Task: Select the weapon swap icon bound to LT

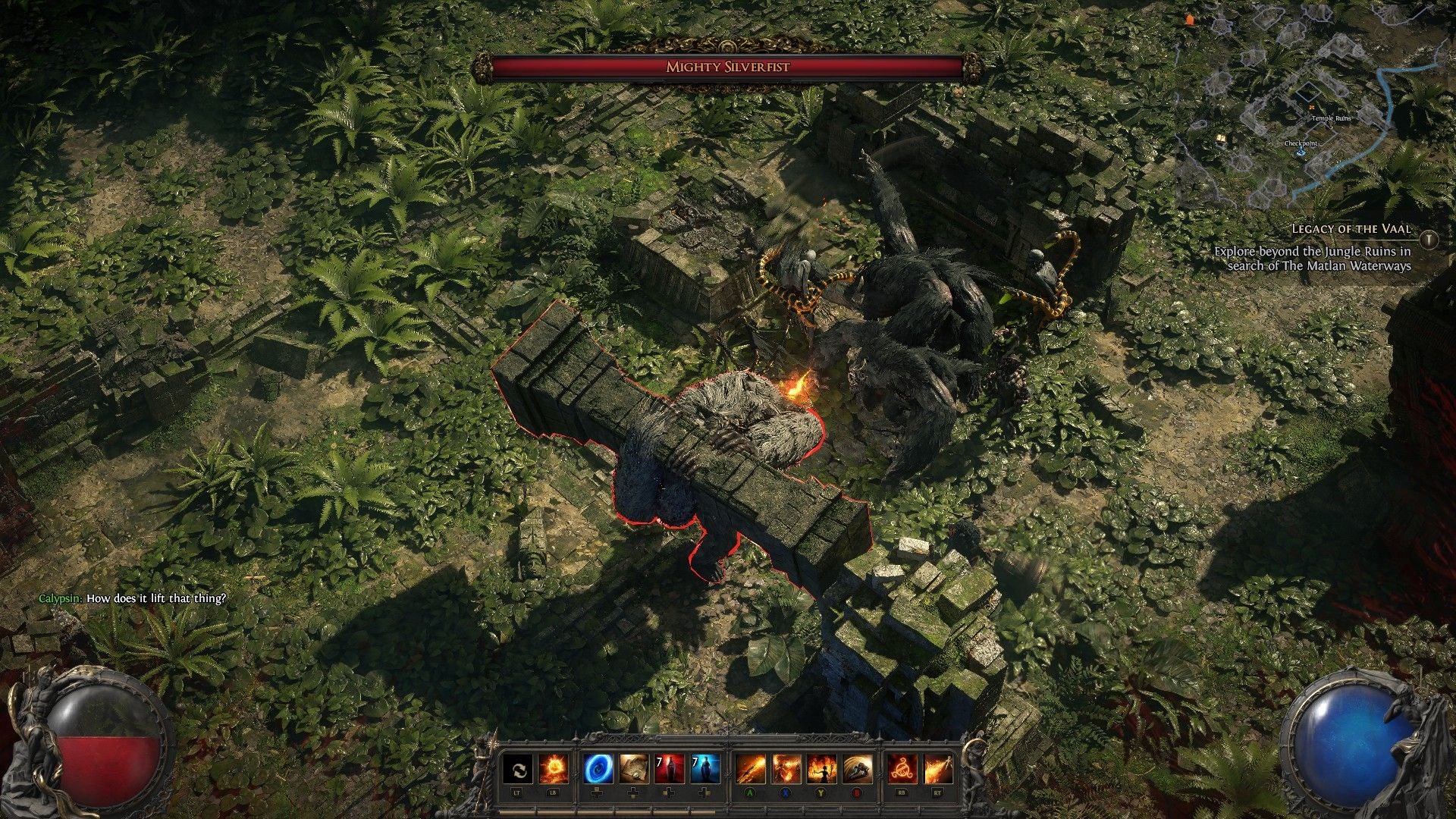Action: (519, 768)
